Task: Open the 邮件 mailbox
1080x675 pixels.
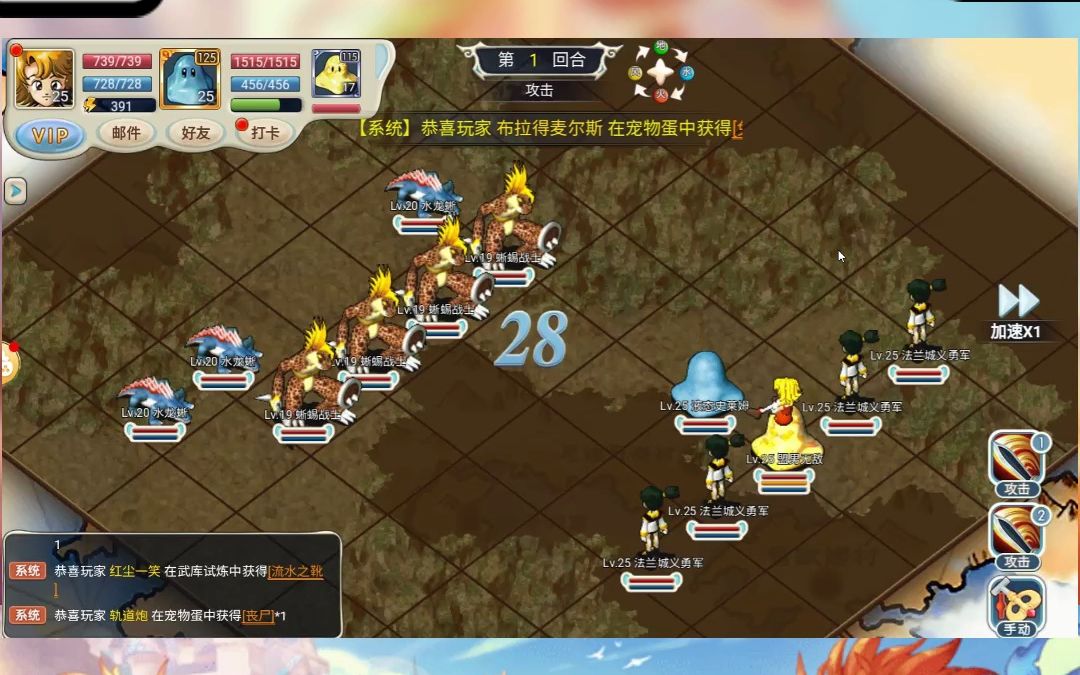Action: pos(126,132)
